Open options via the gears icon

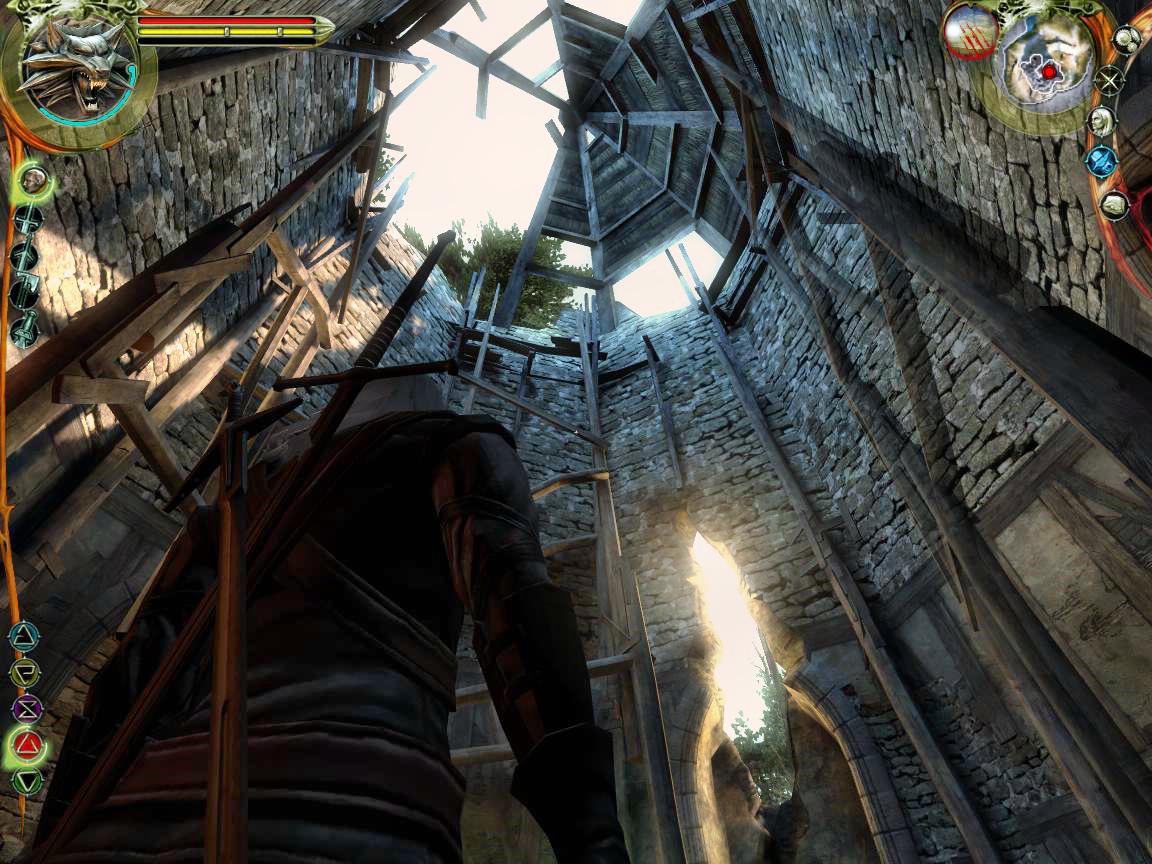(1127, 40)
